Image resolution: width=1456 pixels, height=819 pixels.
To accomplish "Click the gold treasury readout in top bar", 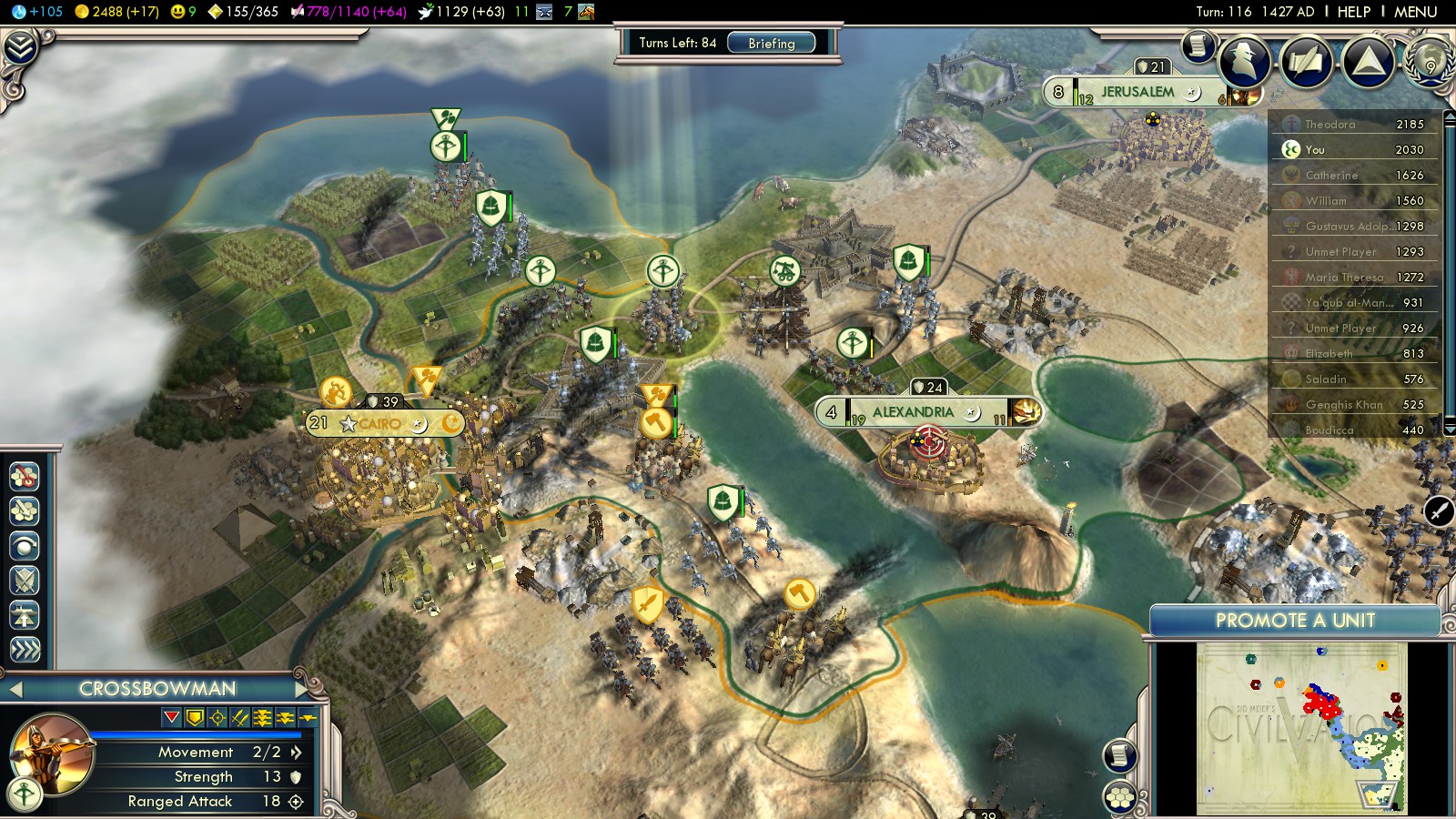I will 116,12.
